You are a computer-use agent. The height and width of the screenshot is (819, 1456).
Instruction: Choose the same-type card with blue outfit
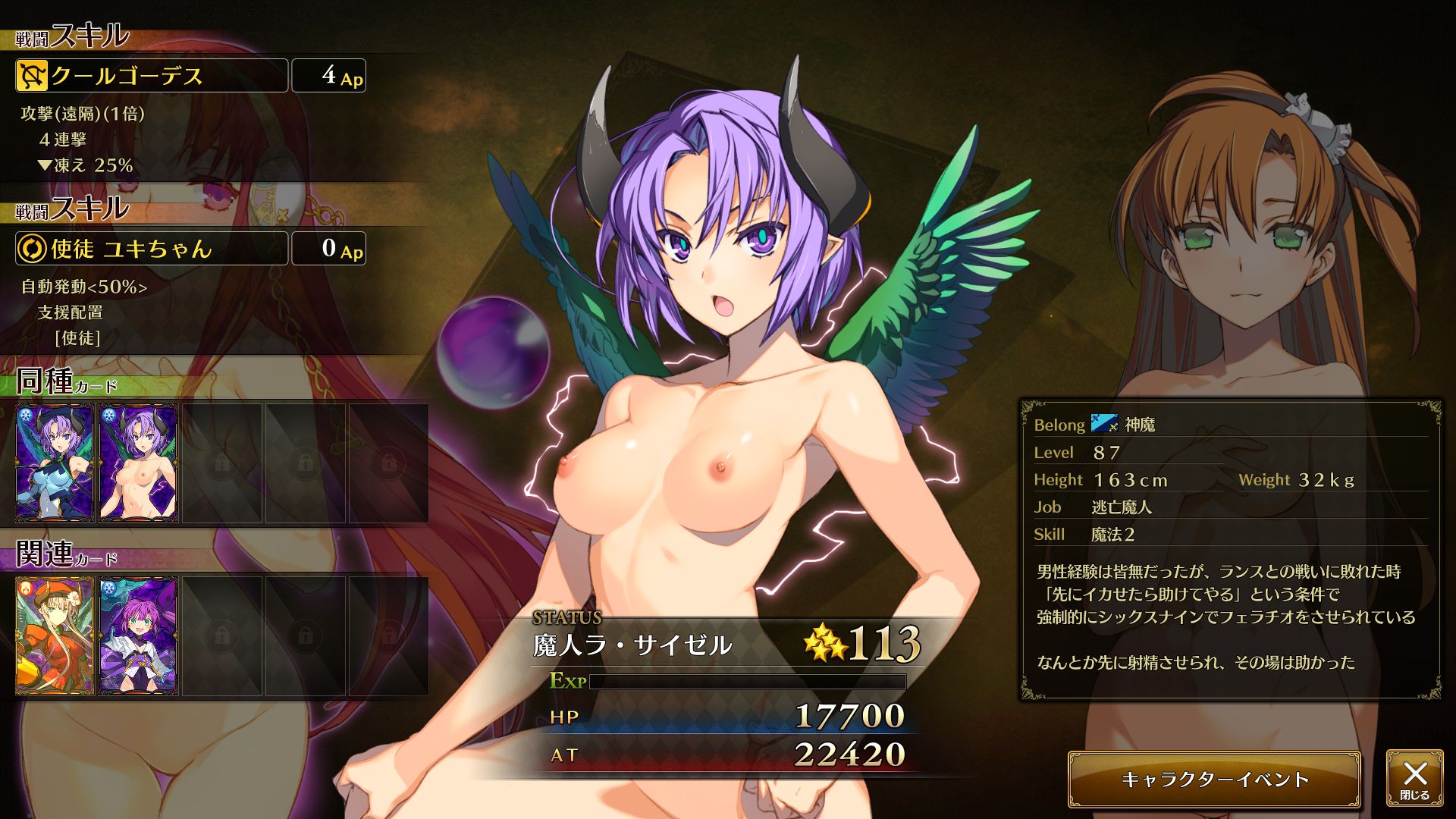coord(55,463)
